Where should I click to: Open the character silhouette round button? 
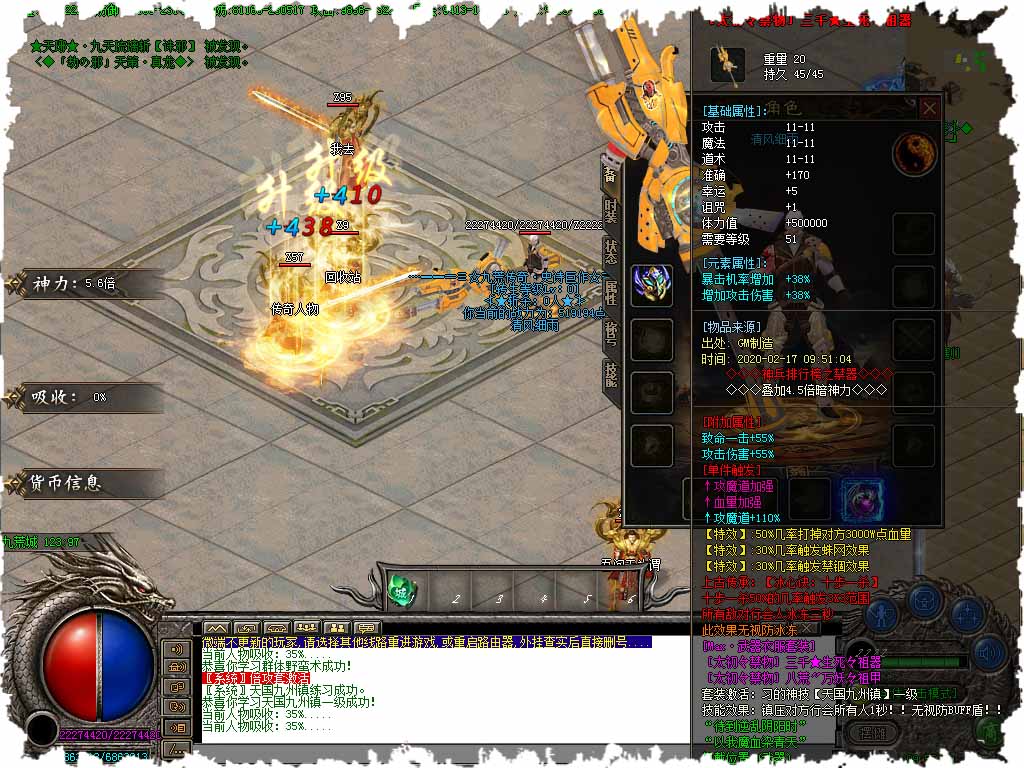(882, 612)
